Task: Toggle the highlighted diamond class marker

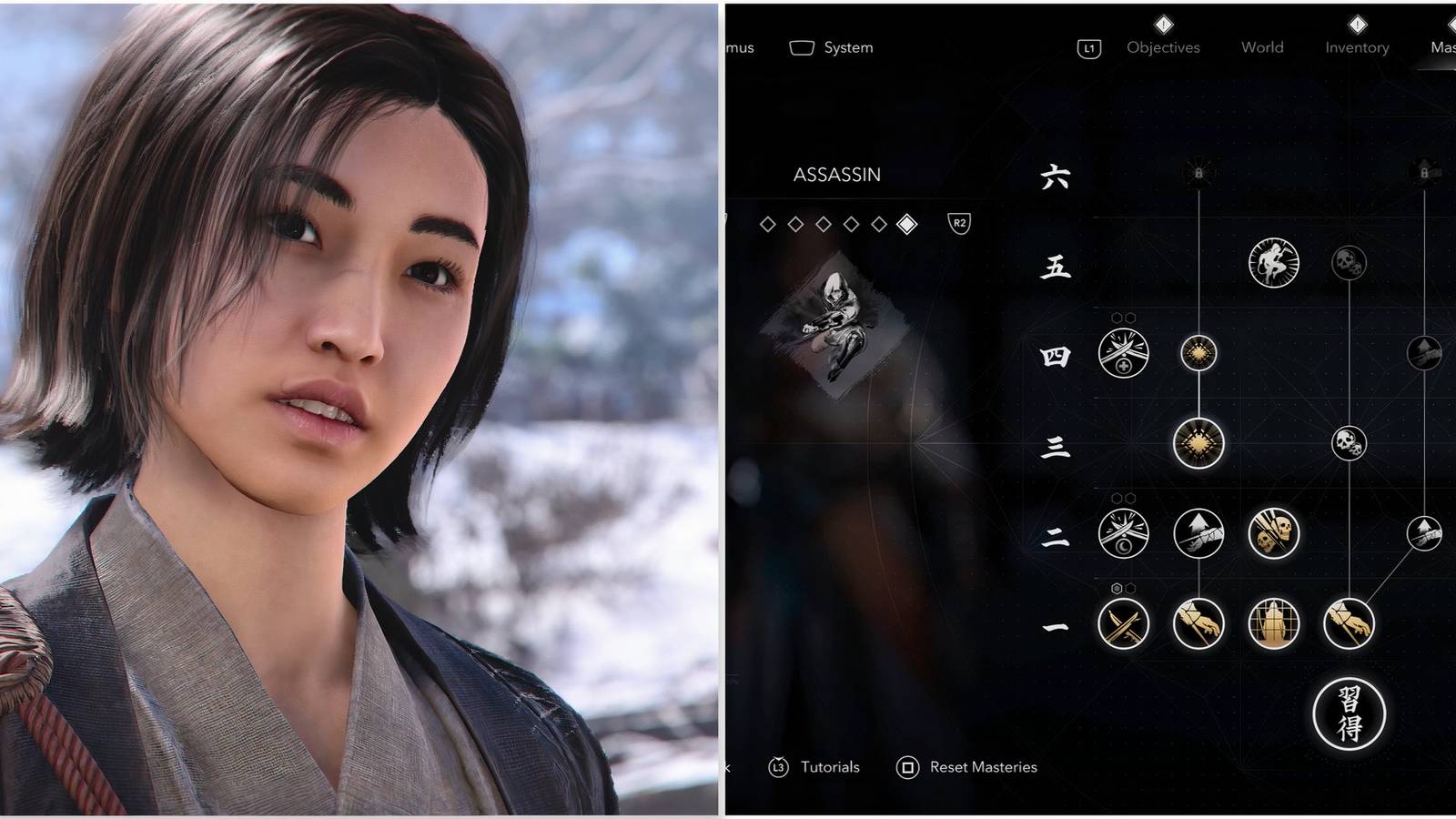Action: coord(906,223)
